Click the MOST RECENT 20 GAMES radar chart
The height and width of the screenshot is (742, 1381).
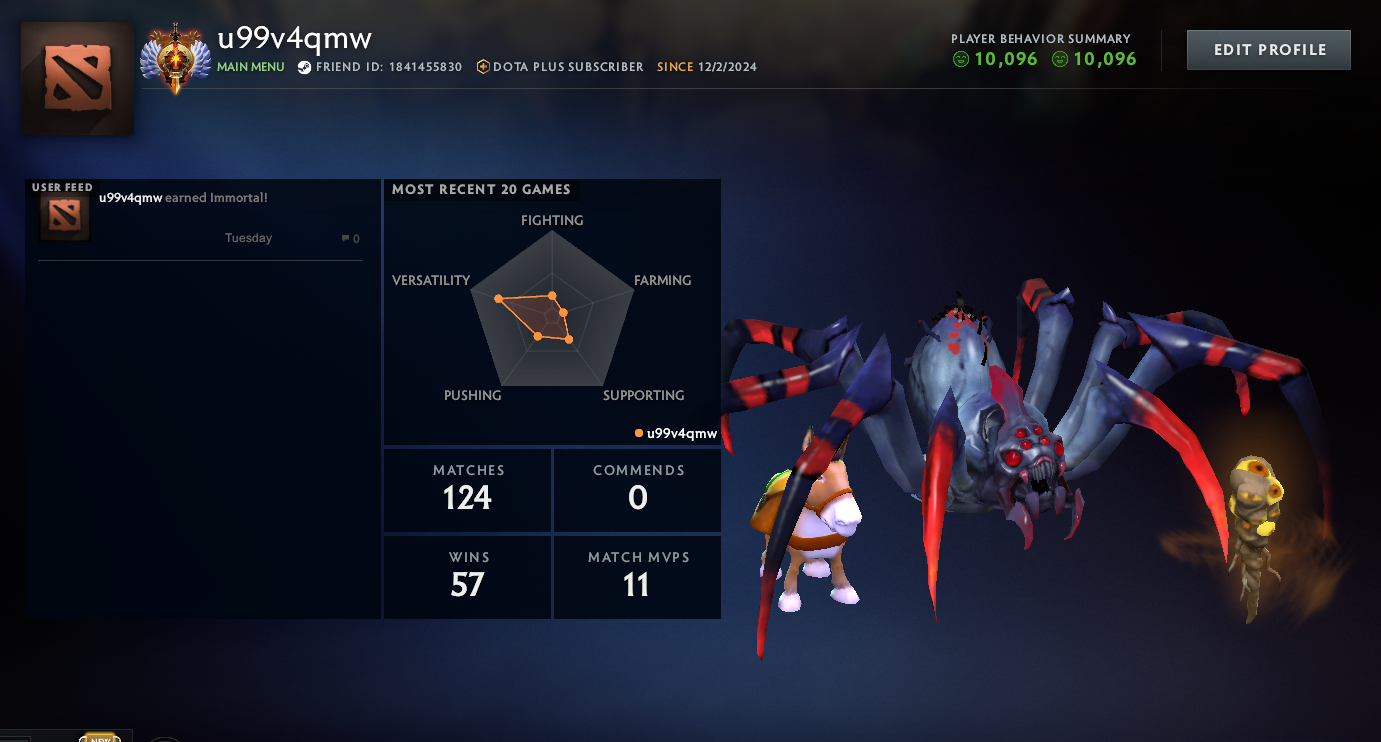(551, 315)
